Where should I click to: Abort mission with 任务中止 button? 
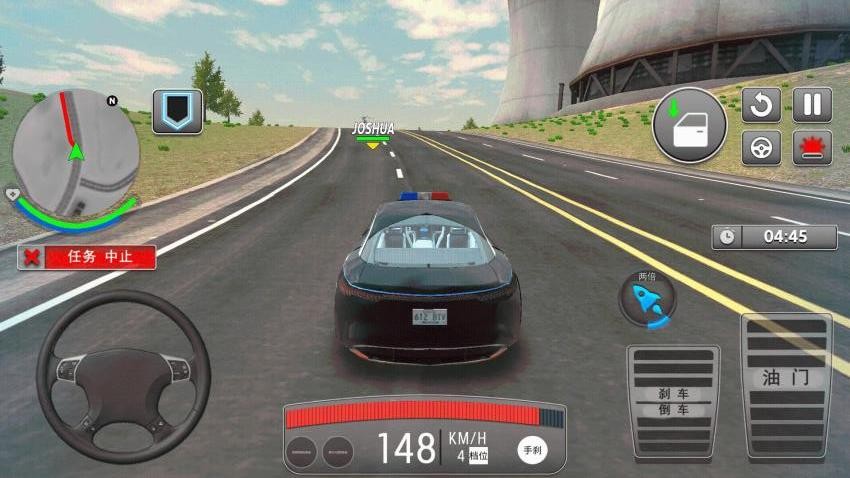pyautogui.click(x=87, y=257)
